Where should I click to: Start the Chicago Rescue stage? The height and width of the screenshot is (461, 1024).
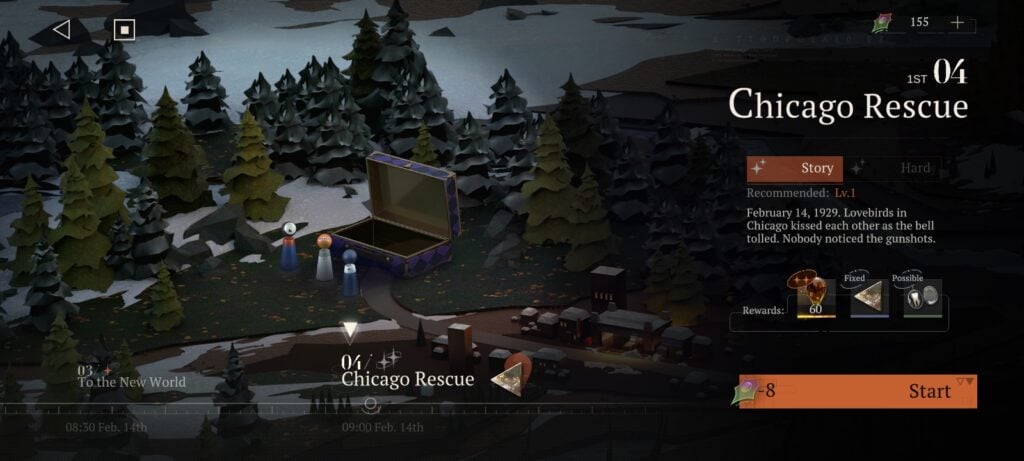coord(858,391)
